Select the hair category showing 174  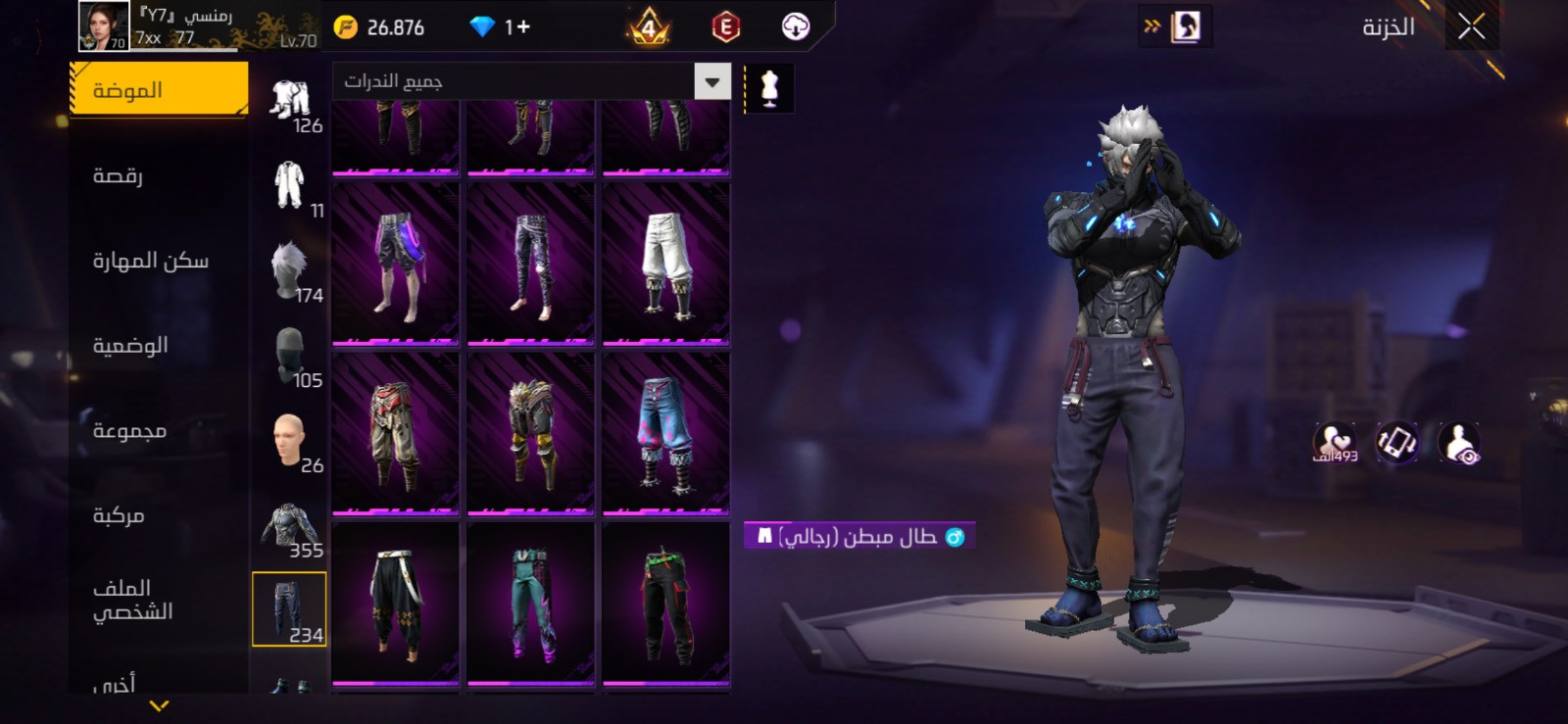coord(291,273)
